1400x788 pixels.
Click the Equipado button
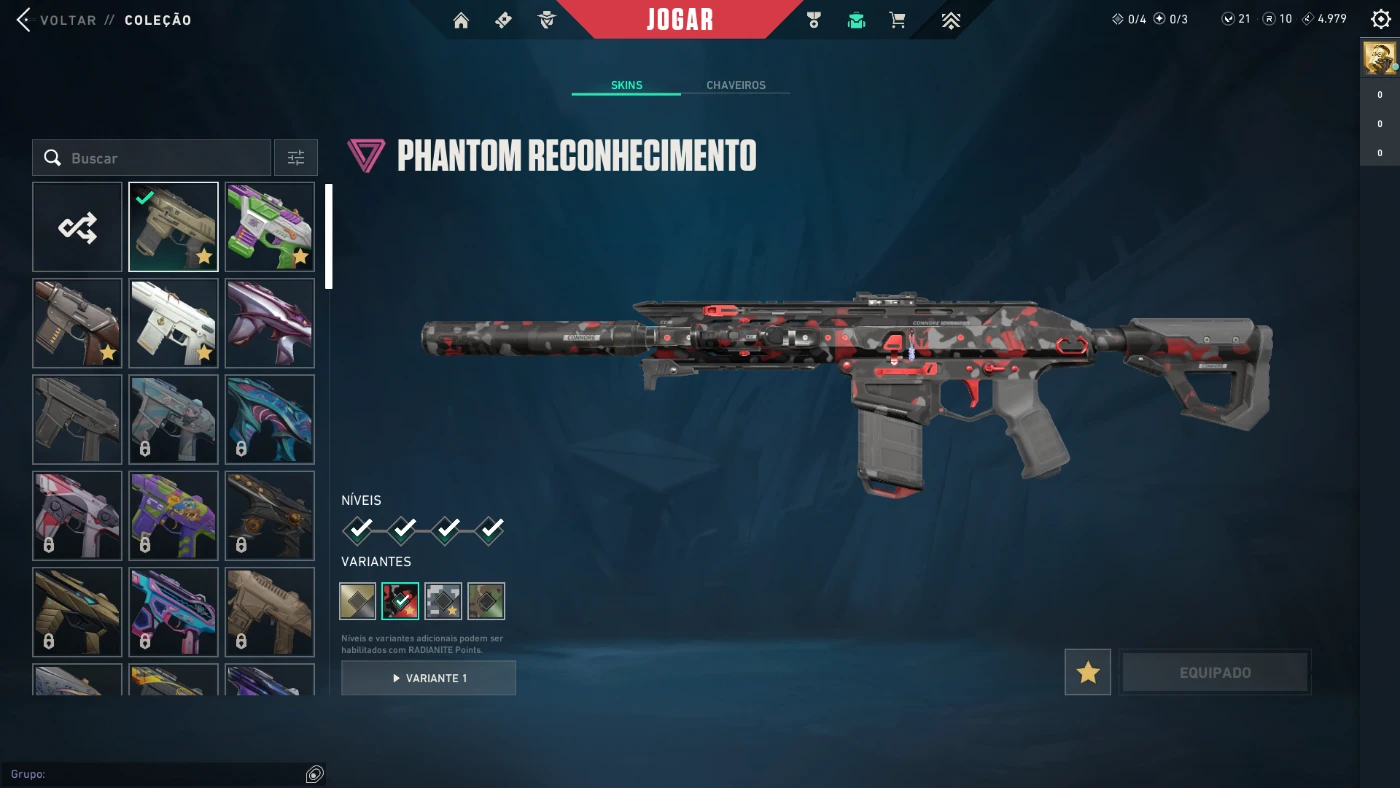tap(1215, 673)
